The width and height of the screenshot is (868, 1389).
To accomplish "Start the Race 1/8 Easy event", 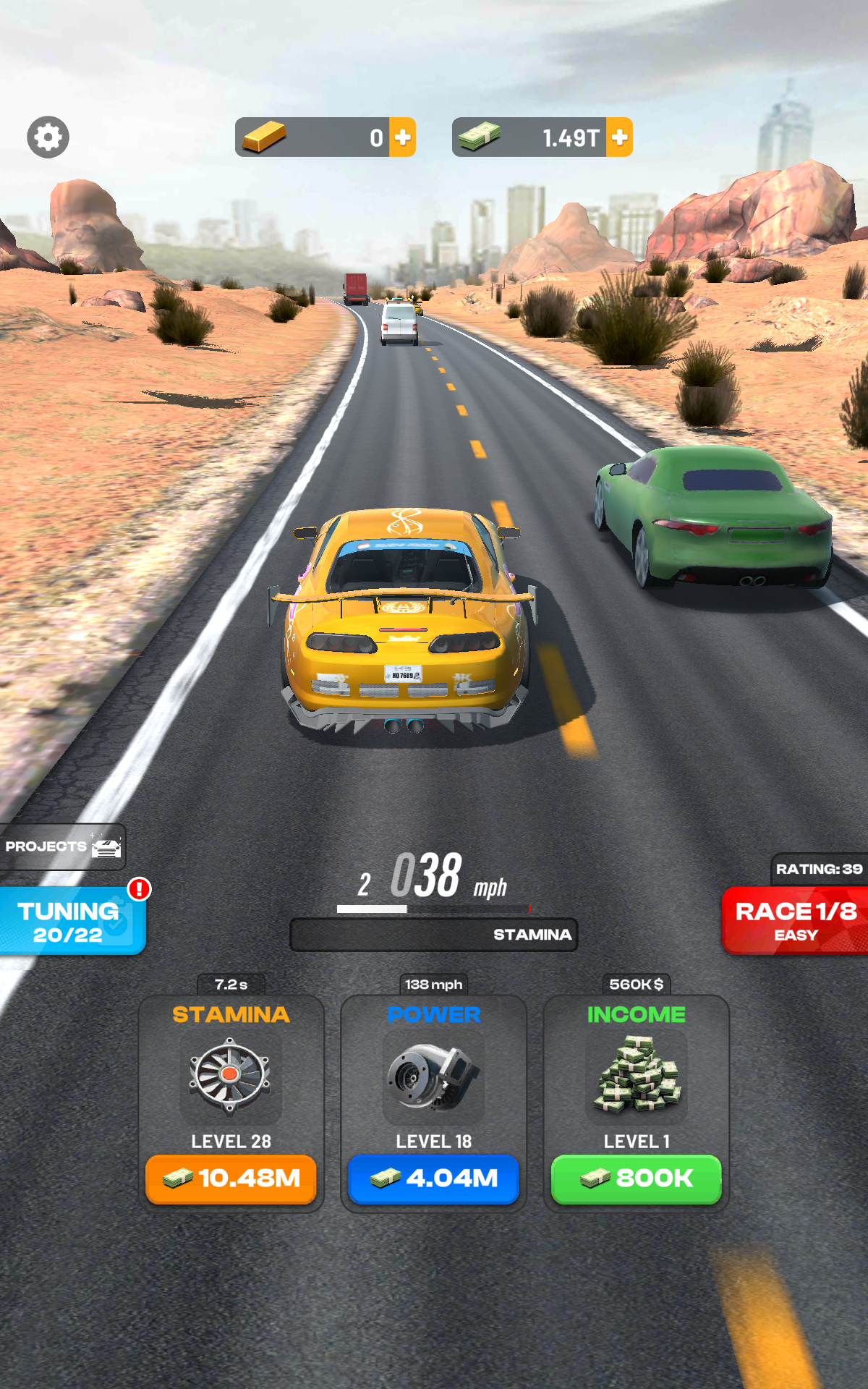I will (x=795, y=921).
